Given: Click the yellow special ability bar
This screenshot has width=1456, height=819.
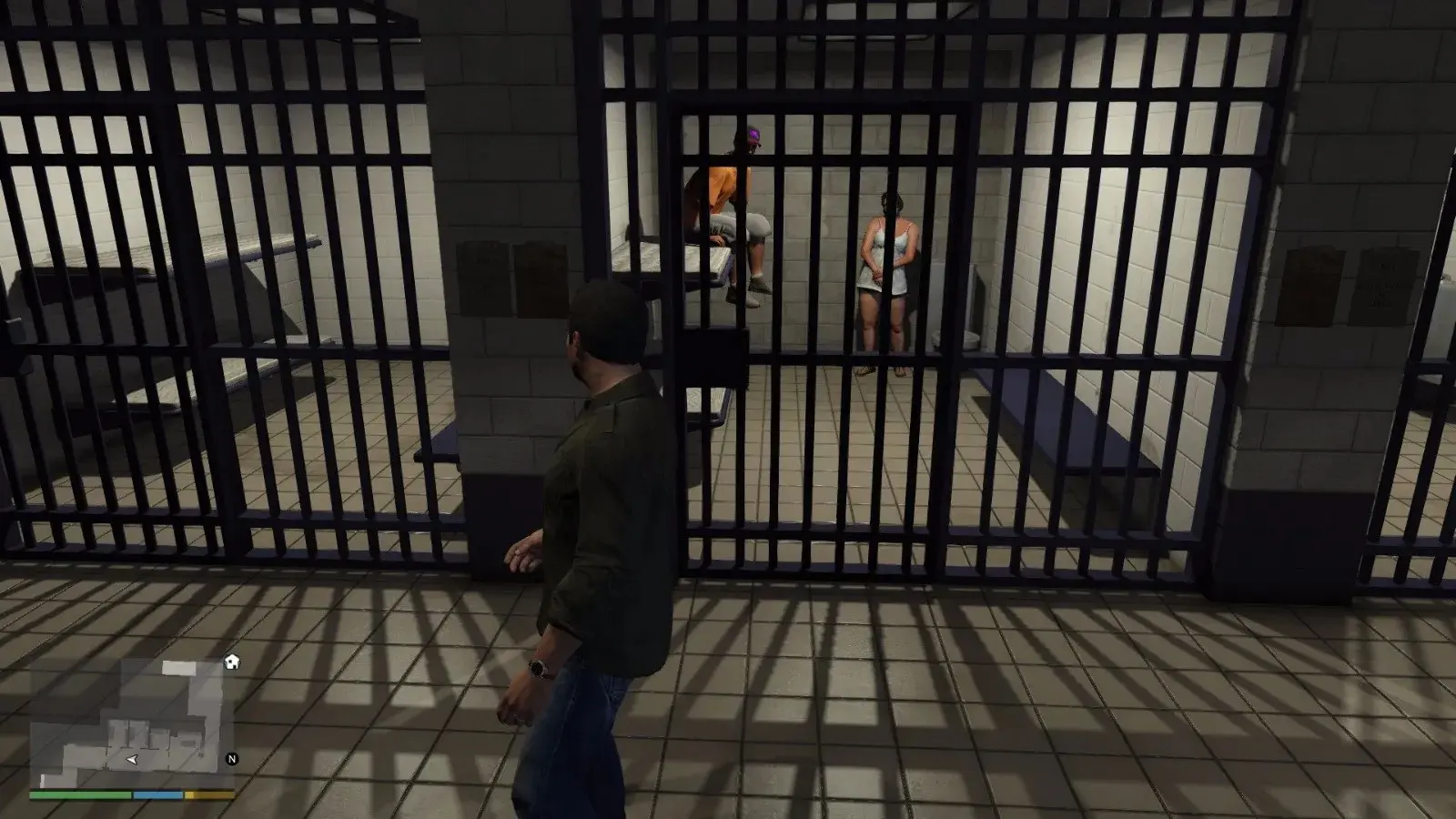Looking at the screenshot, I should tap(205, 794).
